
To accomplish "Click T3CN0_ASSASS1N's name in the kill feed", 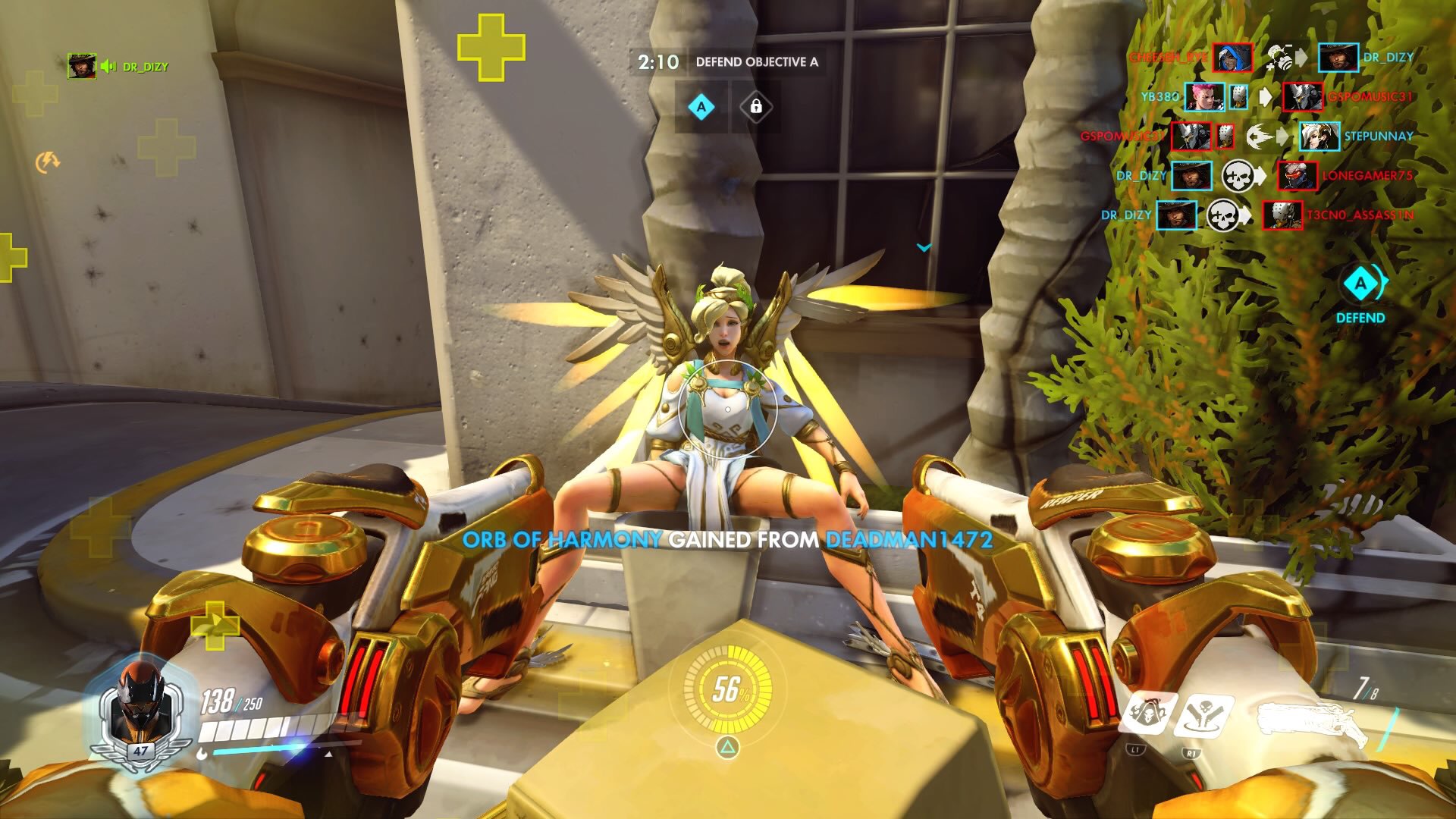I will 1360,215.
